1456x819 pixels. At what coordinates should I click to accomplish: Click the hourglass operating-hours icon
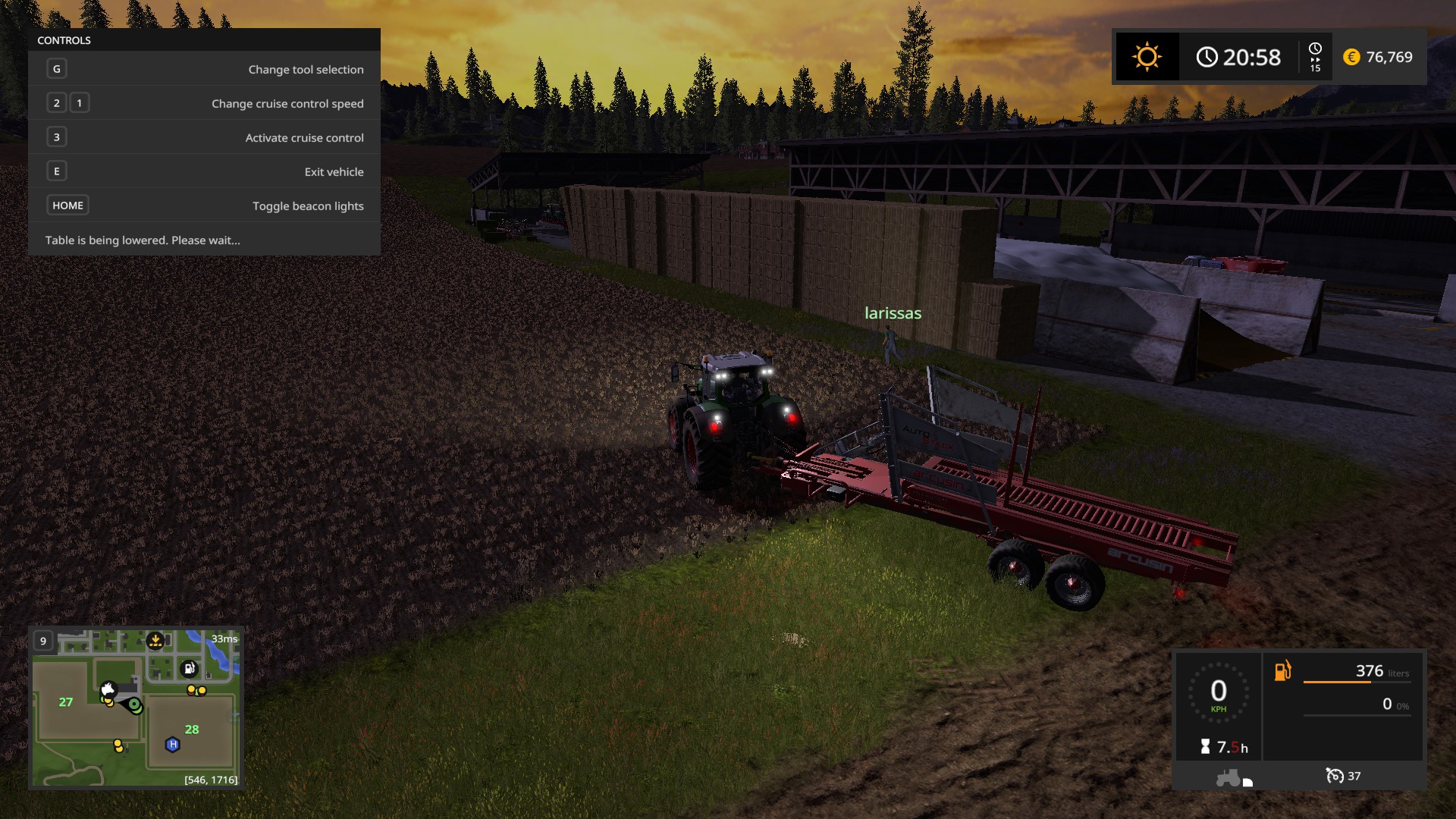[x=1206, y=746]
